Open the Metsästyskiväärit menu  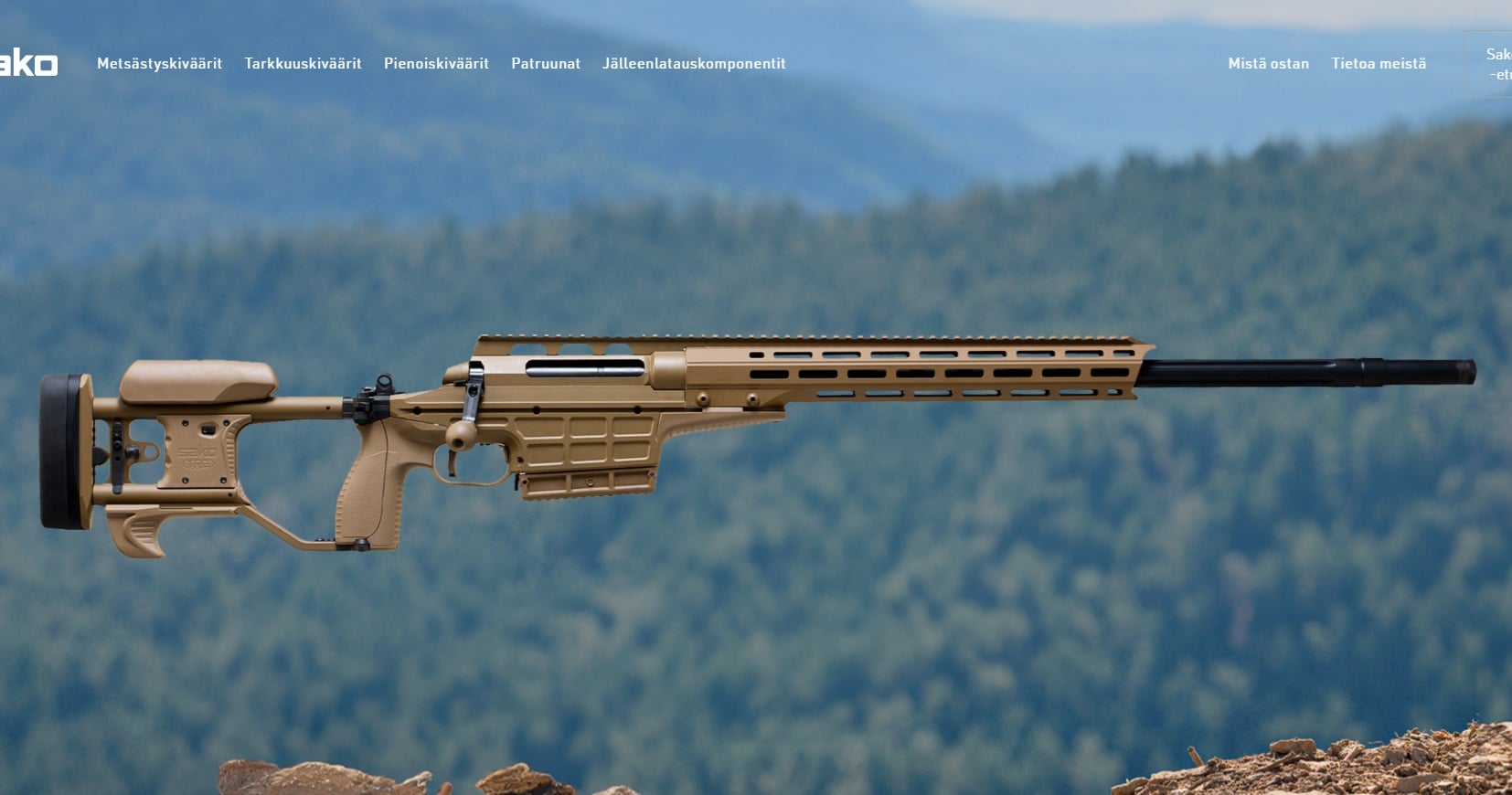159,63
